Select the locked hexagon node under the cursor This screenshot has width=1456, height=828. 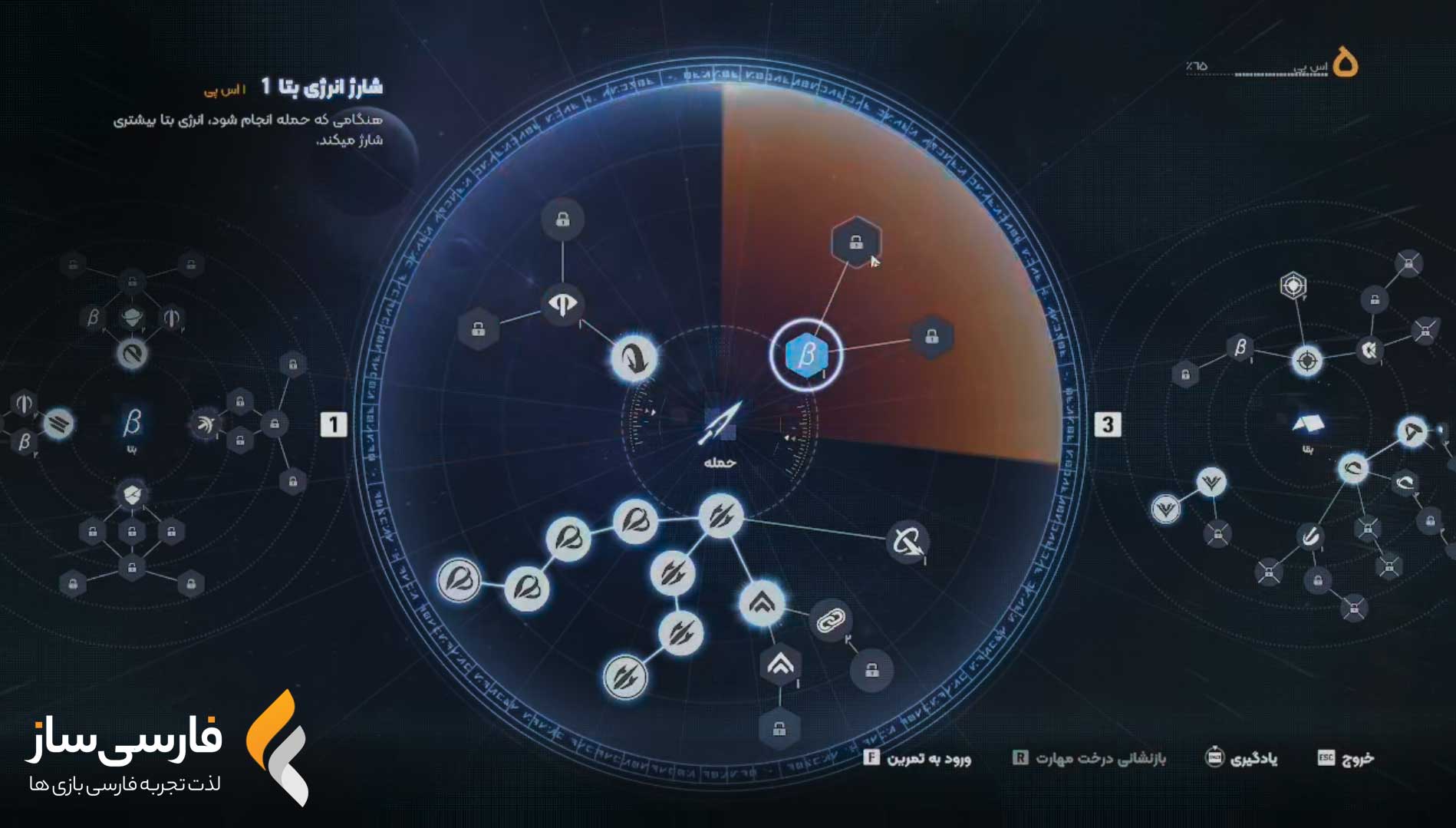coord(856,242)
